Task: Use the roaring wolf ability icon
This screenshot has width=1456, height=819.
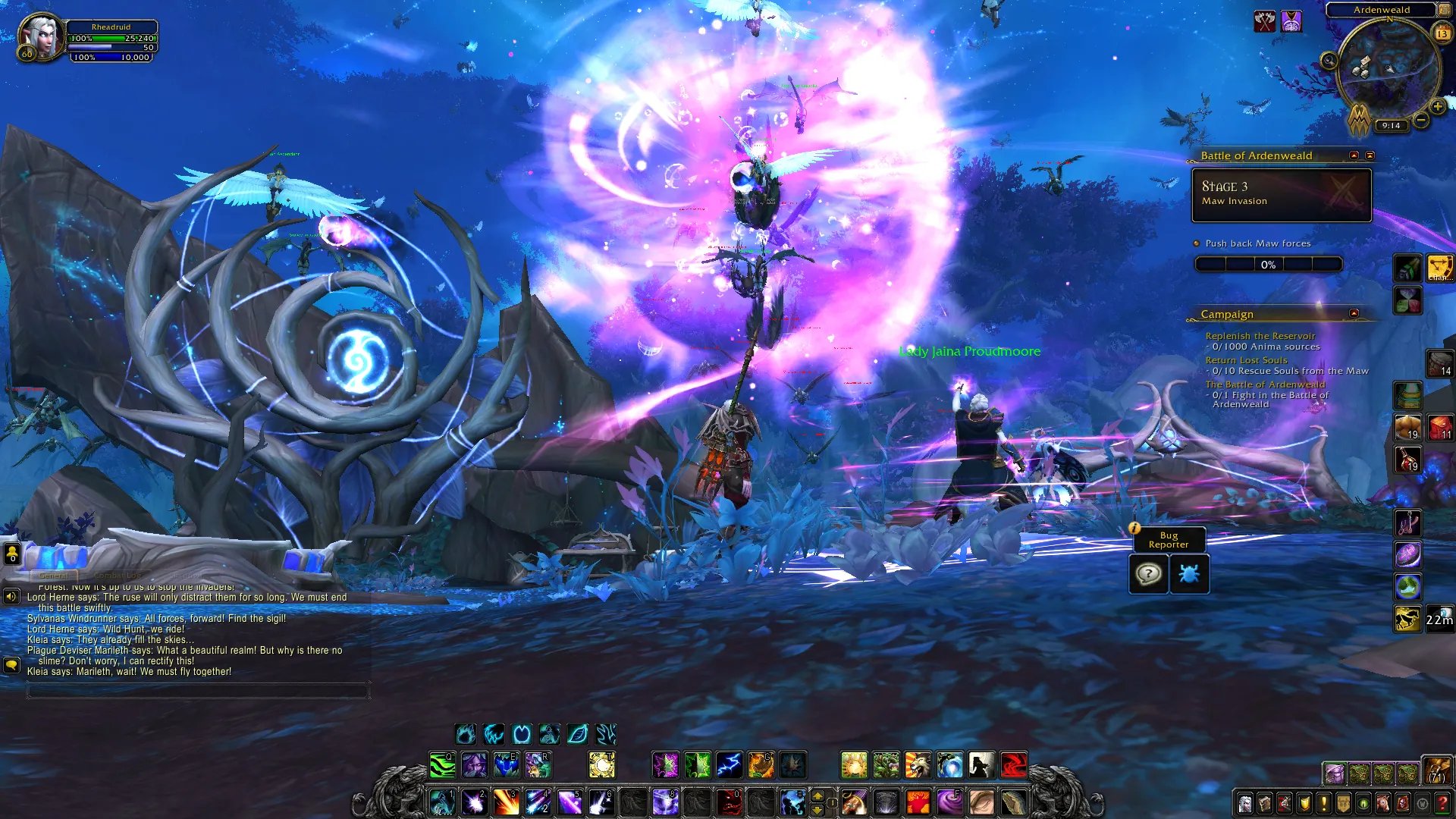Action: pyautogui.click(x=918, y=765)
